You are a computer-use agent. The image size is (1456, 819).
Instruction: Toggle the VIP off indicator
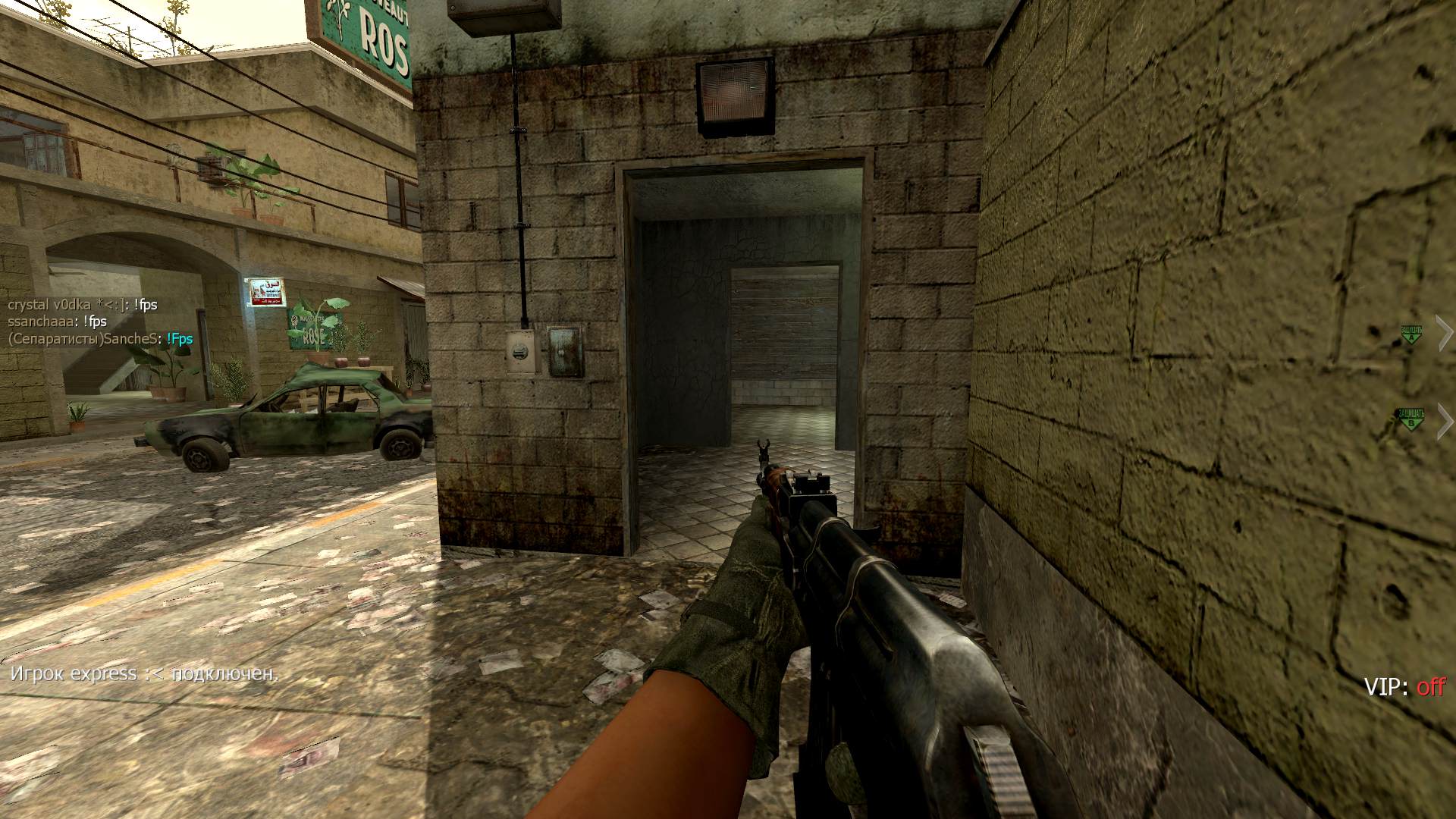tap(1404, 687)
